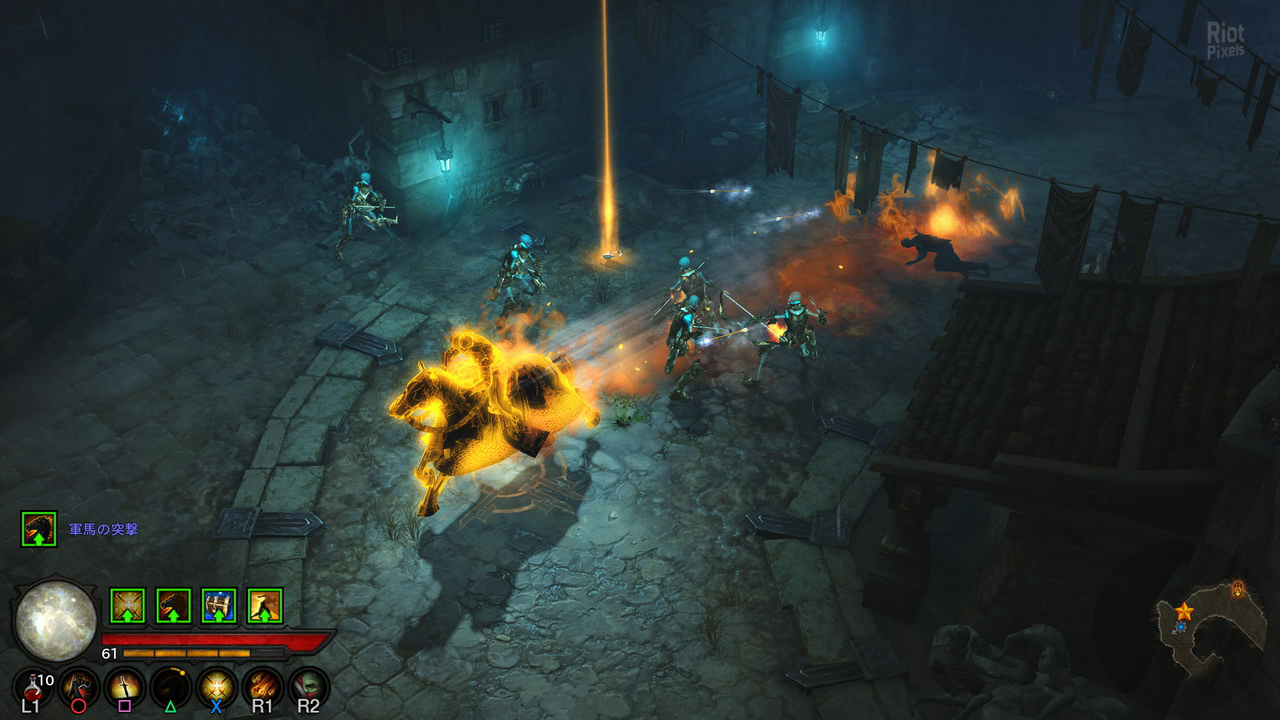View the rearing silhouette buff icon

tap(265, 605)
